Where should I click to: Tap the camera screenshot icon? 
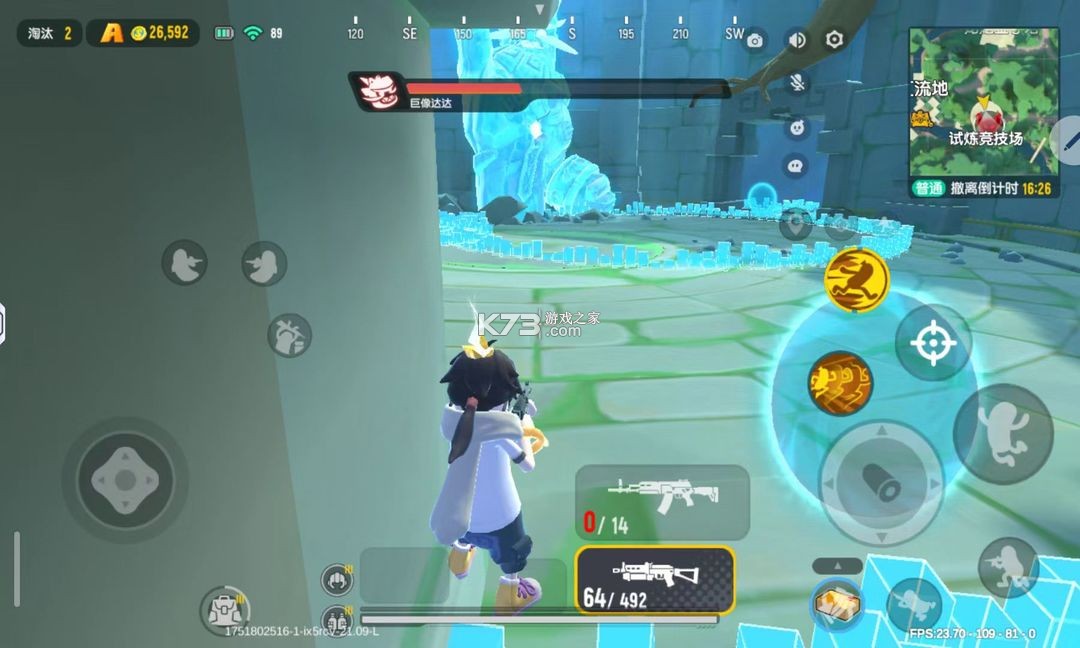(755, 40)
